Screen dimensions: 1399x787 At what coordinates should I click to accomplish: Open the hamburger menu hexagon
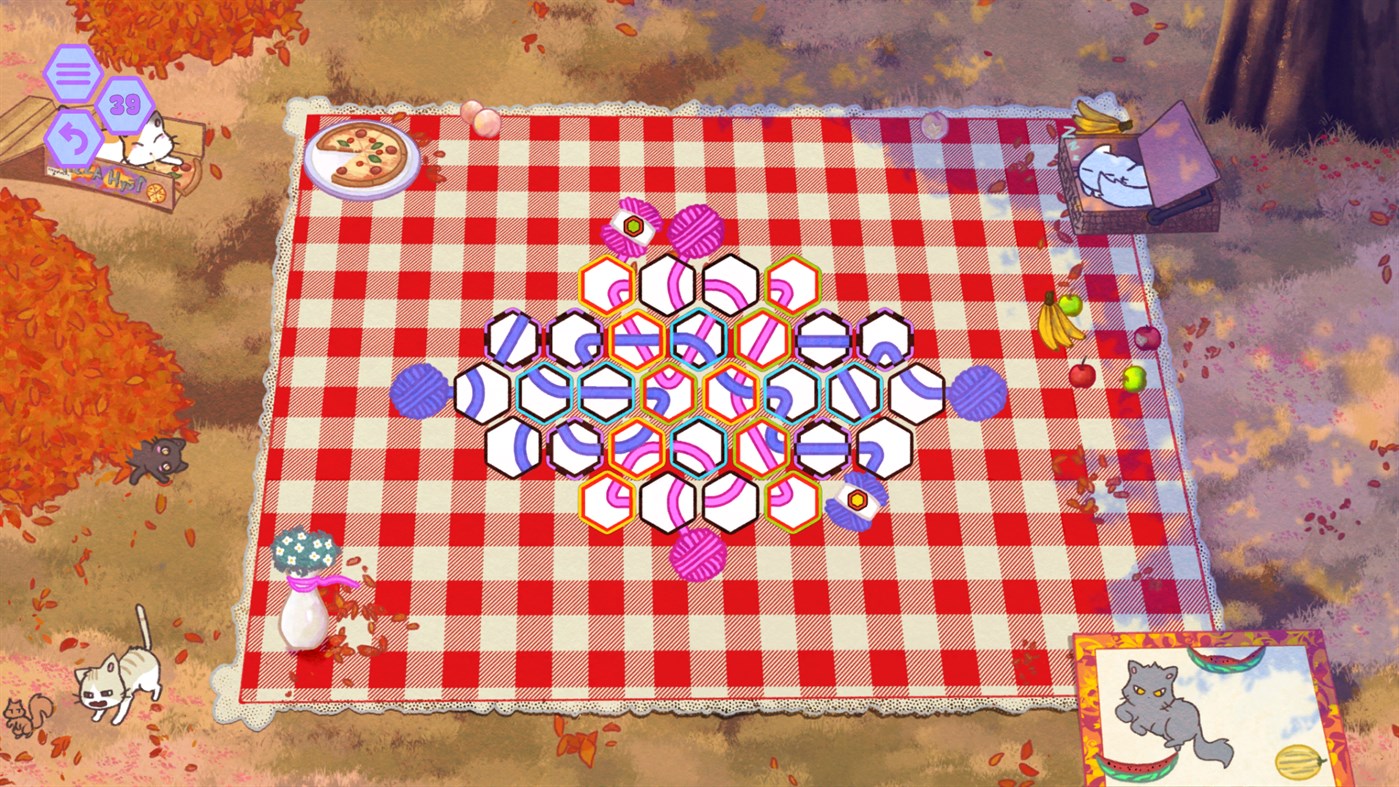(74, 71)
